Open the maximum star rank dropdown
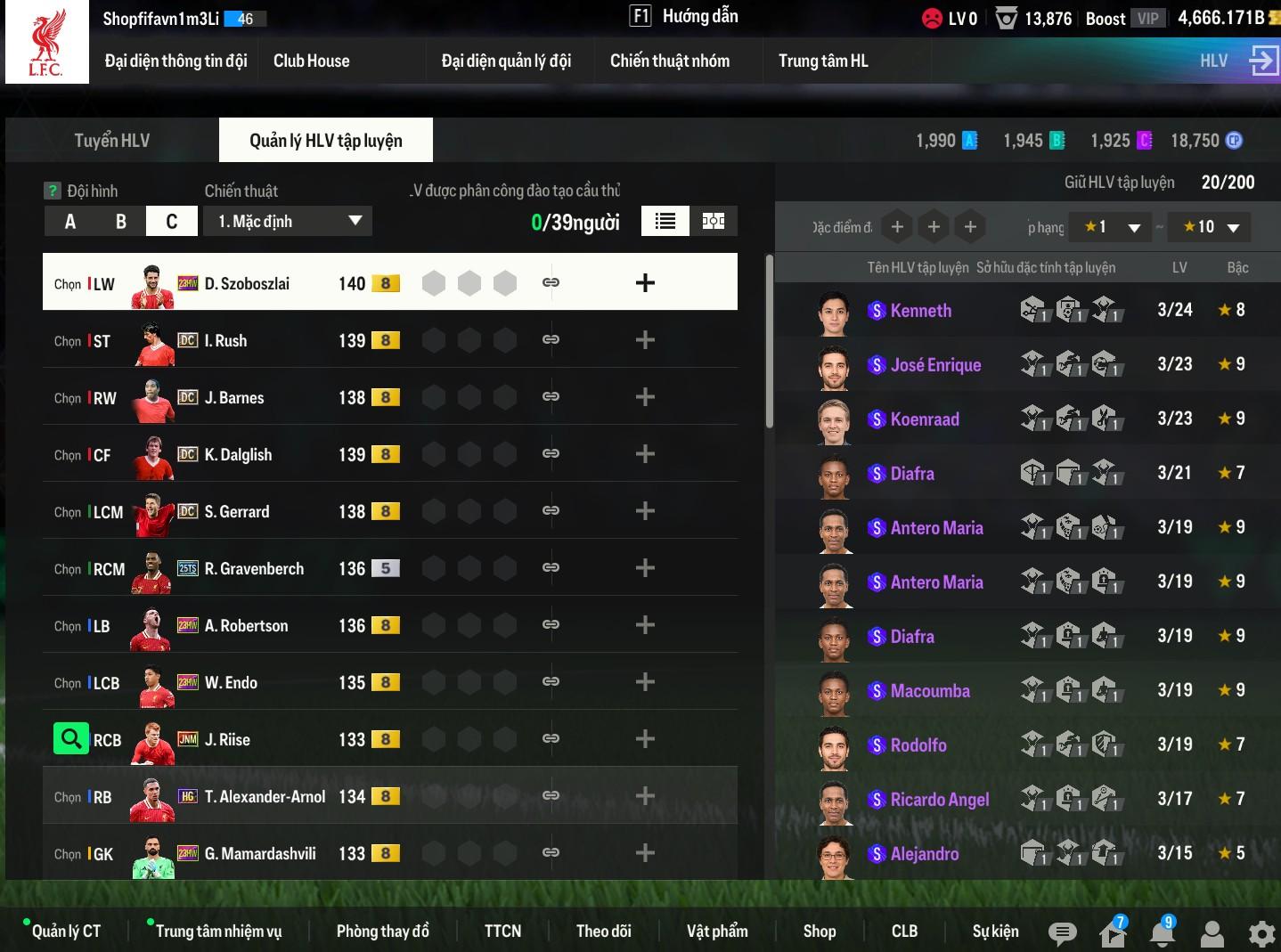This screenshot has width=1281, height=952. (x=1210, y=227)
